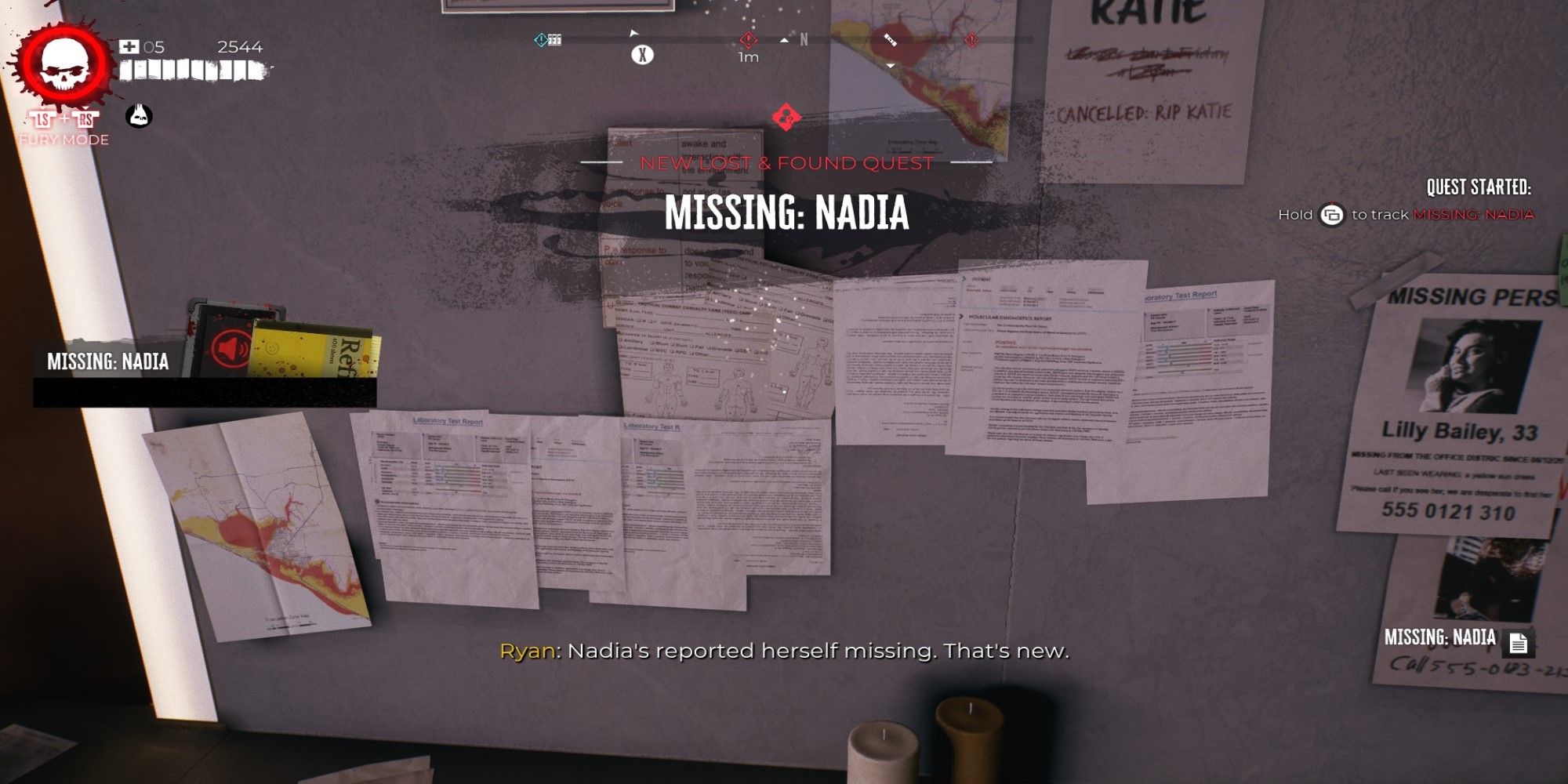Expand the MISSING: NADIA banner on the left
1568x784 pixels.
click(x=110, y=360)
